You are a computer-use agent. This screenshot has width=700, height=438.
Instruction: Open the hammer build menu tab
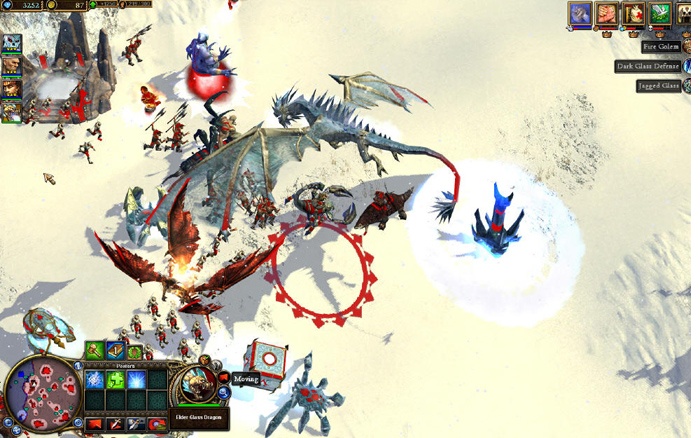[x=94, y=350]
